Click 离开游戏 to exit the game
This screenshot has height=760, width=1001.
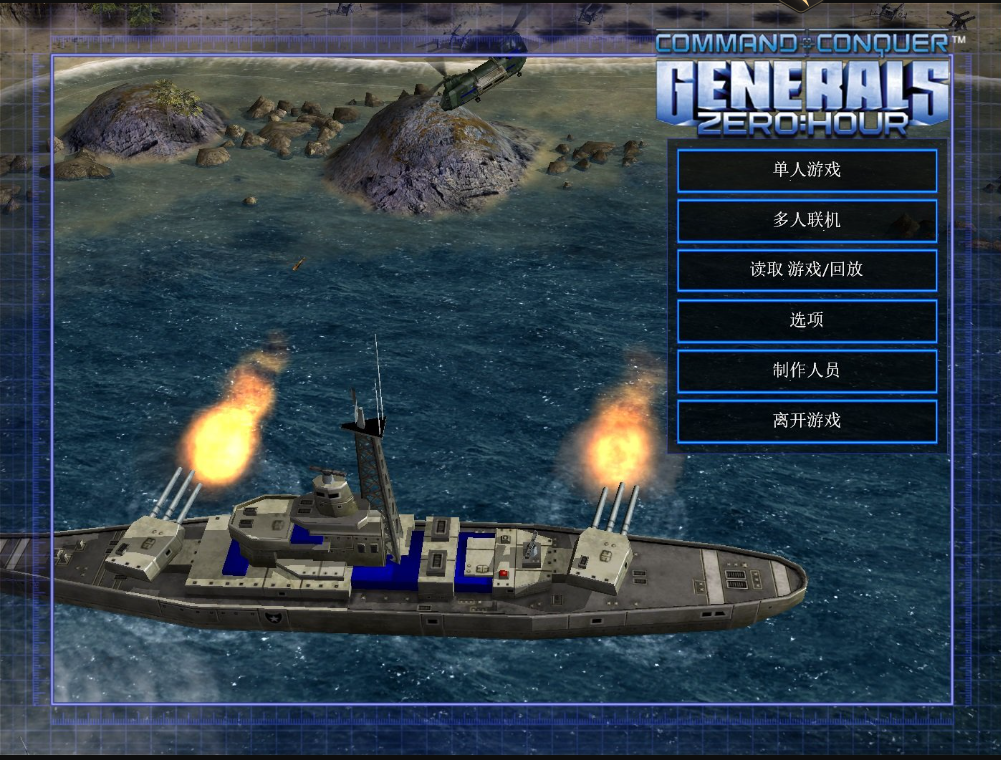pyautogui.click(x=807, y=420)
